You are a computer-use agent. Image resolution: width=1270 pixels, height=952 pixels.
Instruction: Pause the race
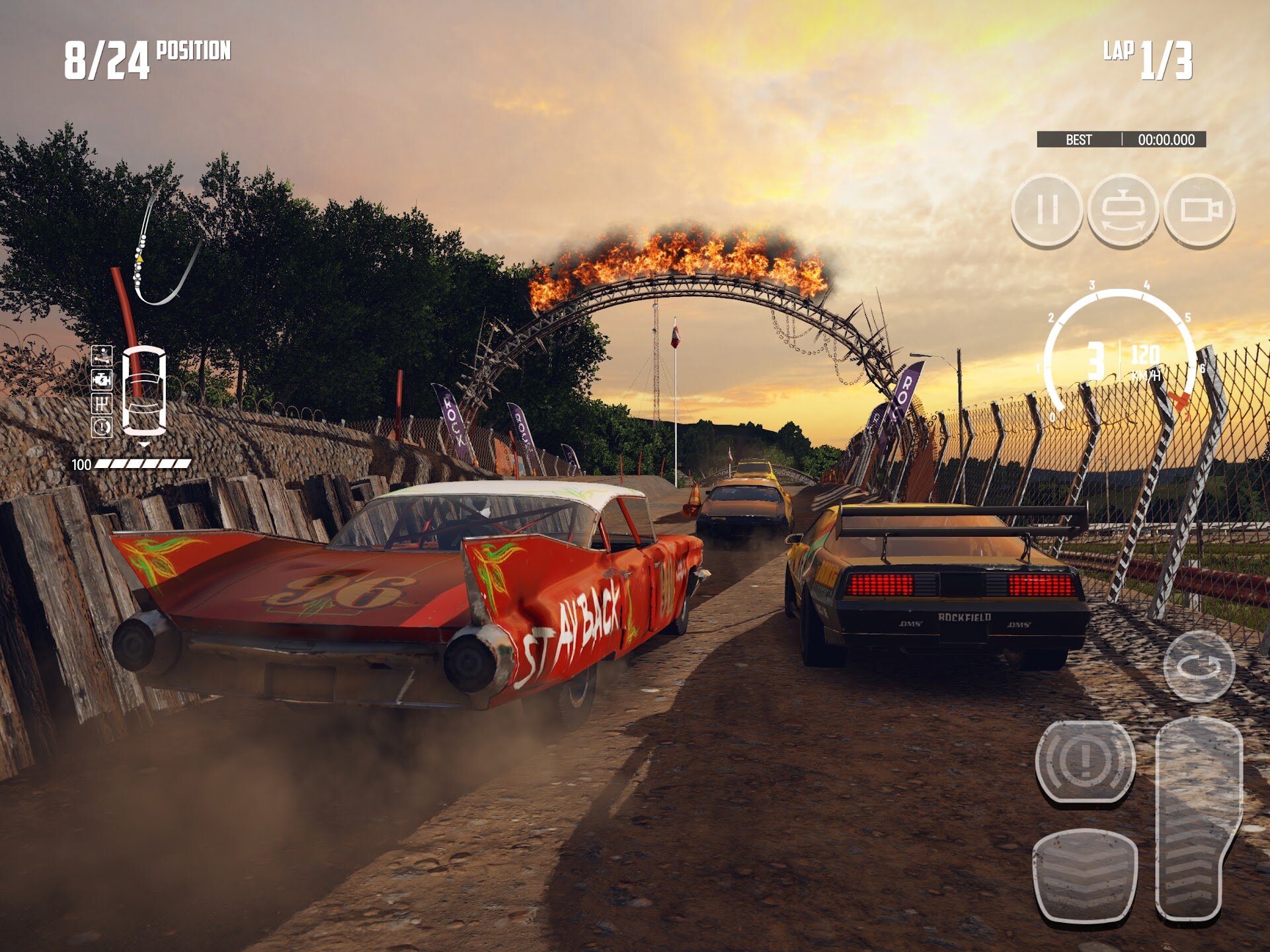point(1047,210)
